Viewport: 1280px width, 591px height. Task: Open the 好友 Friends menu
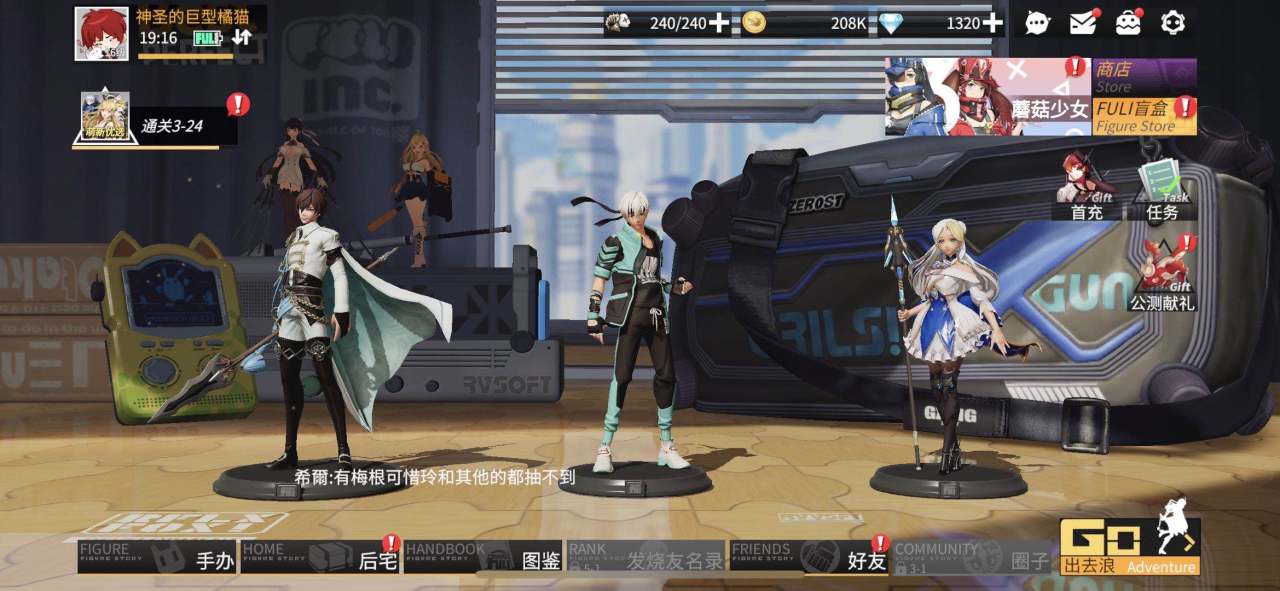[808, 557]
